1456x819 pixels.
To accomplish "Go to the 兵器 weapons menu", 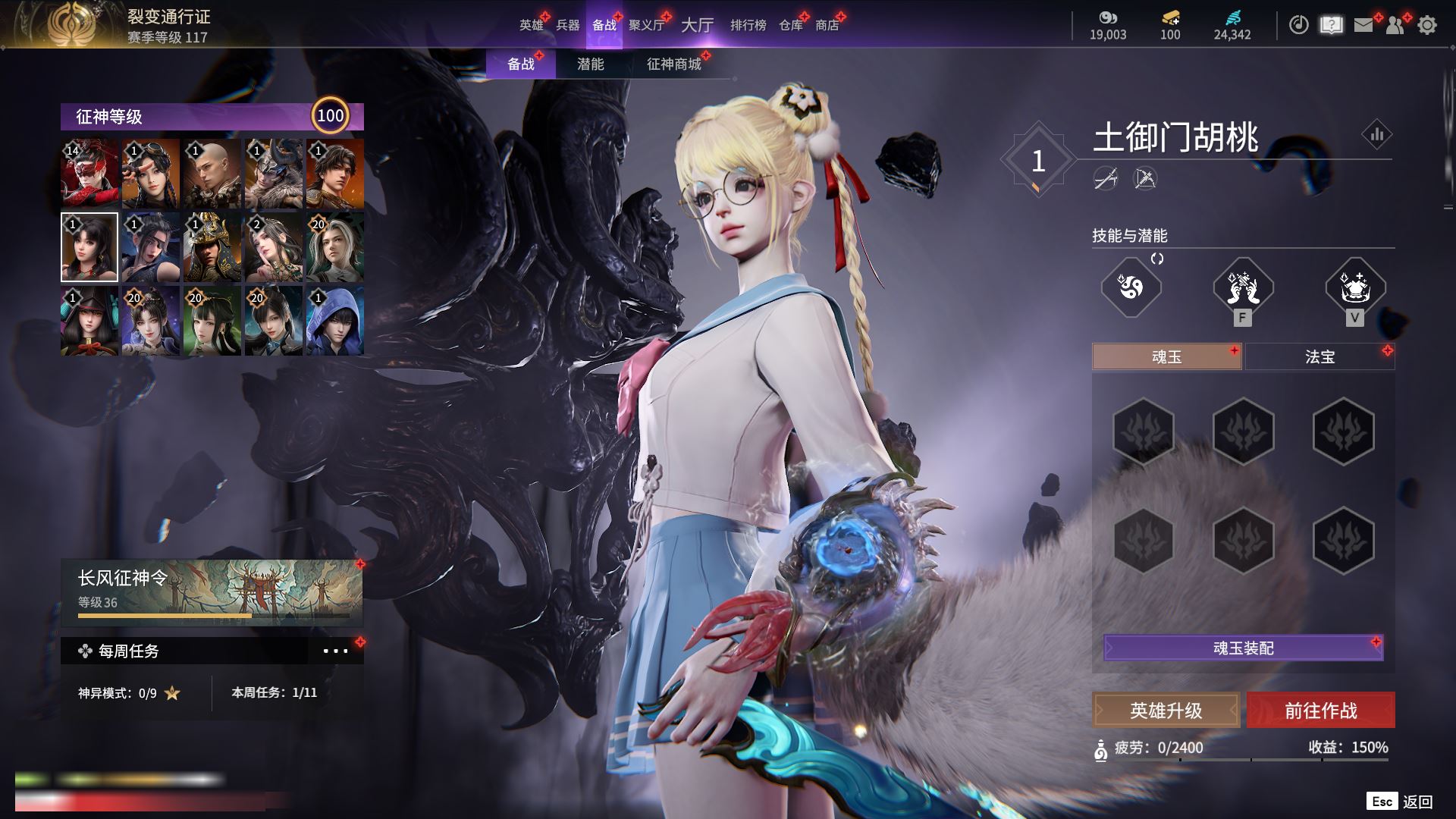I will (568, 25).
